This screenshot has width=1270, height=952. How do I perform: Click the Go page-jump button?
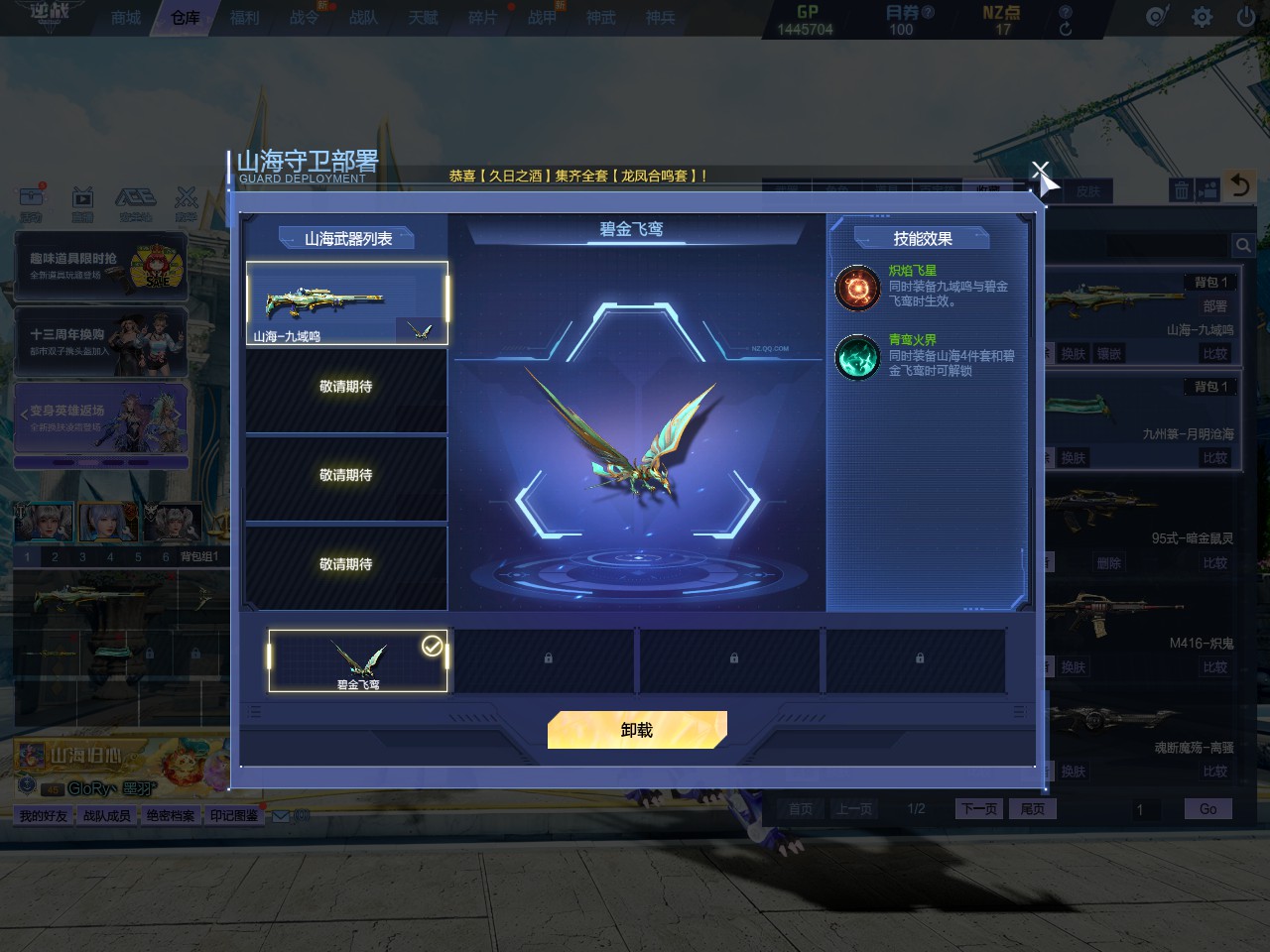coord(1207,809)
